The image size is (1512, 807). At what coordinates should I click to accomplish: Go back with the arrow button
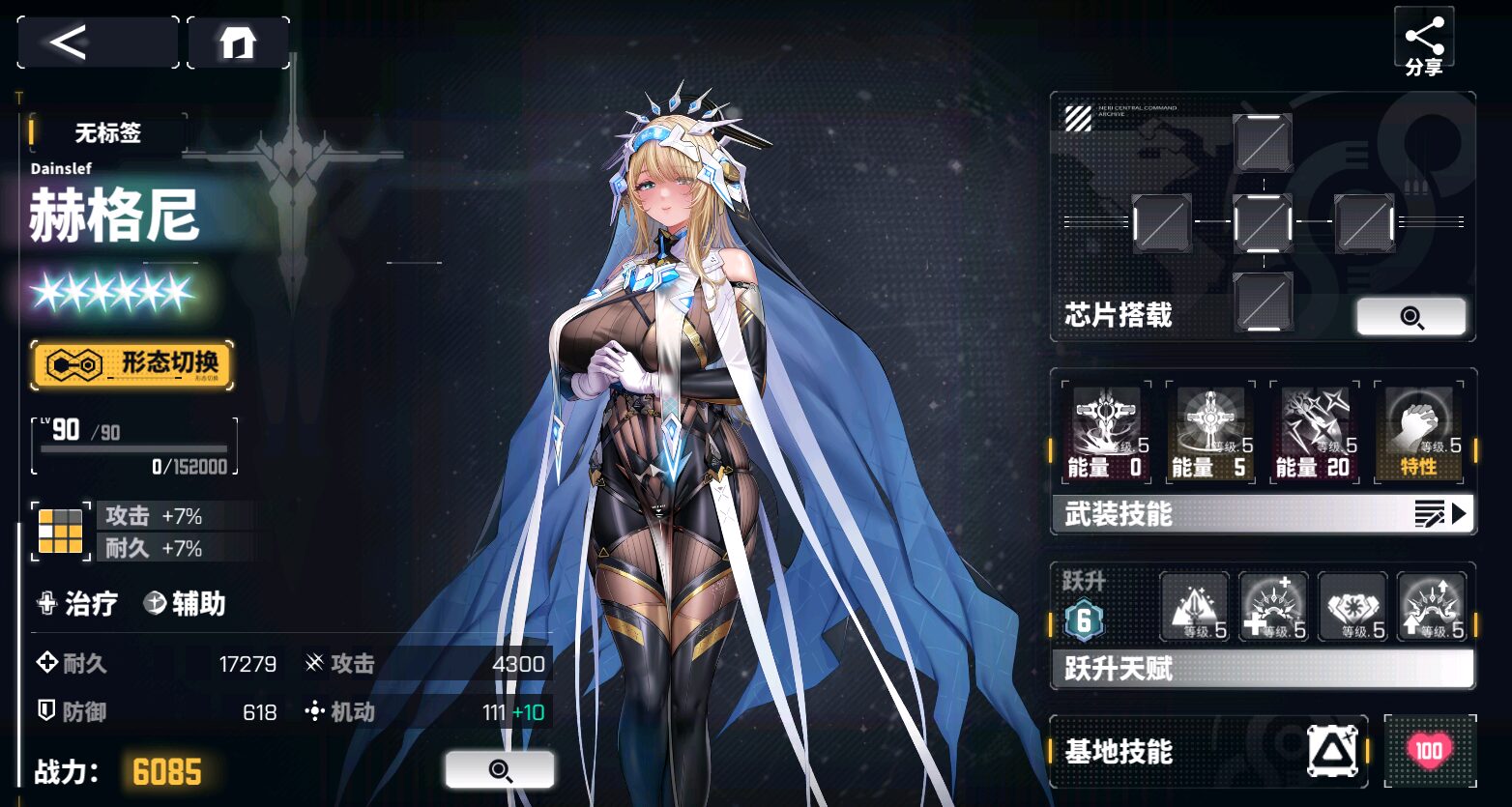(x=98, y=43)
